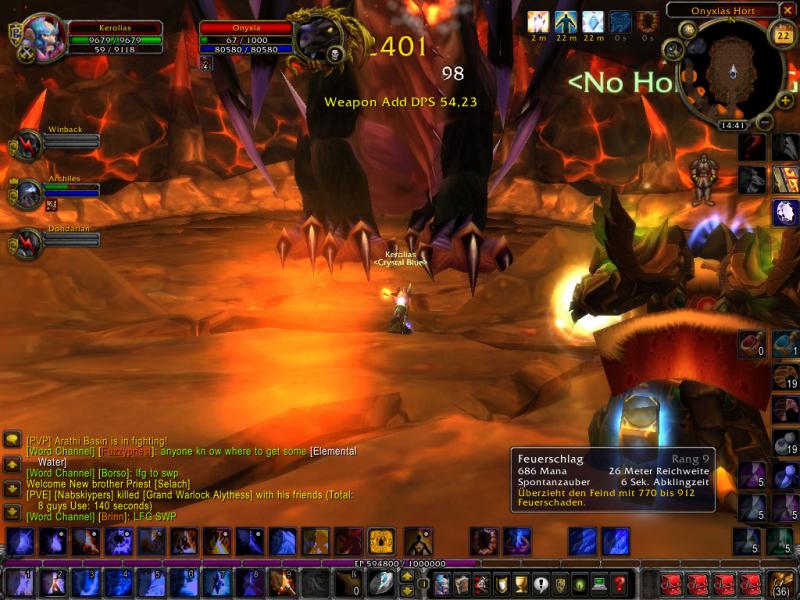The image size is (800, 600).
Task: Click the minimap clock showing 14:41
Action: [733, 126]
